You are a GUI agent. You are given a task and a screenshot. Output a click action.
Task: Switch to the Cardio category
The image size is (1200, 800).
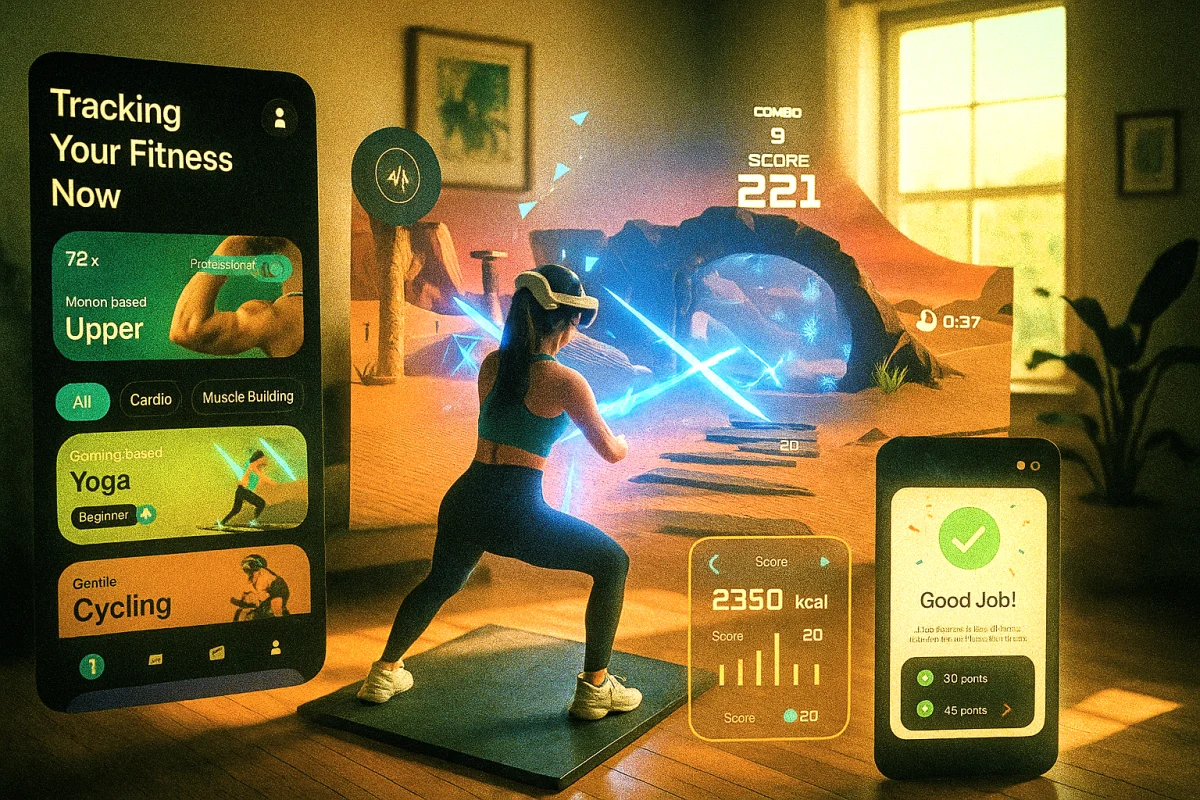[151, 400]
